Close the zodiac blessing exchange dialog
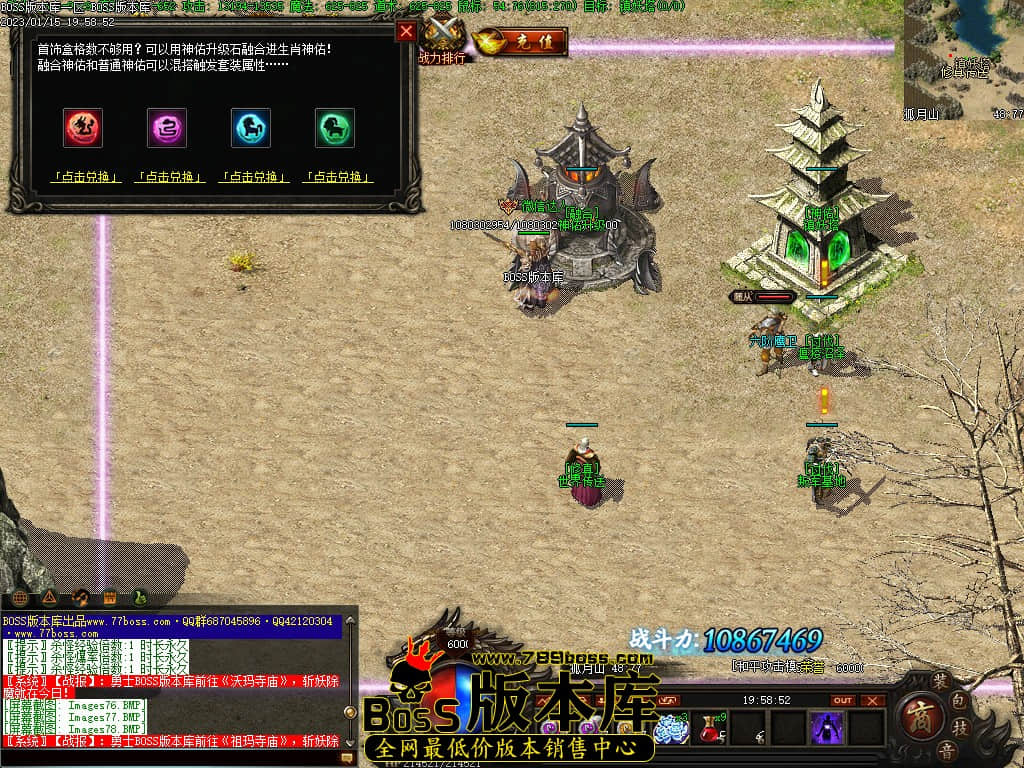The height and width of the screenshot is (768, 1024). click(x=406, y=31)
